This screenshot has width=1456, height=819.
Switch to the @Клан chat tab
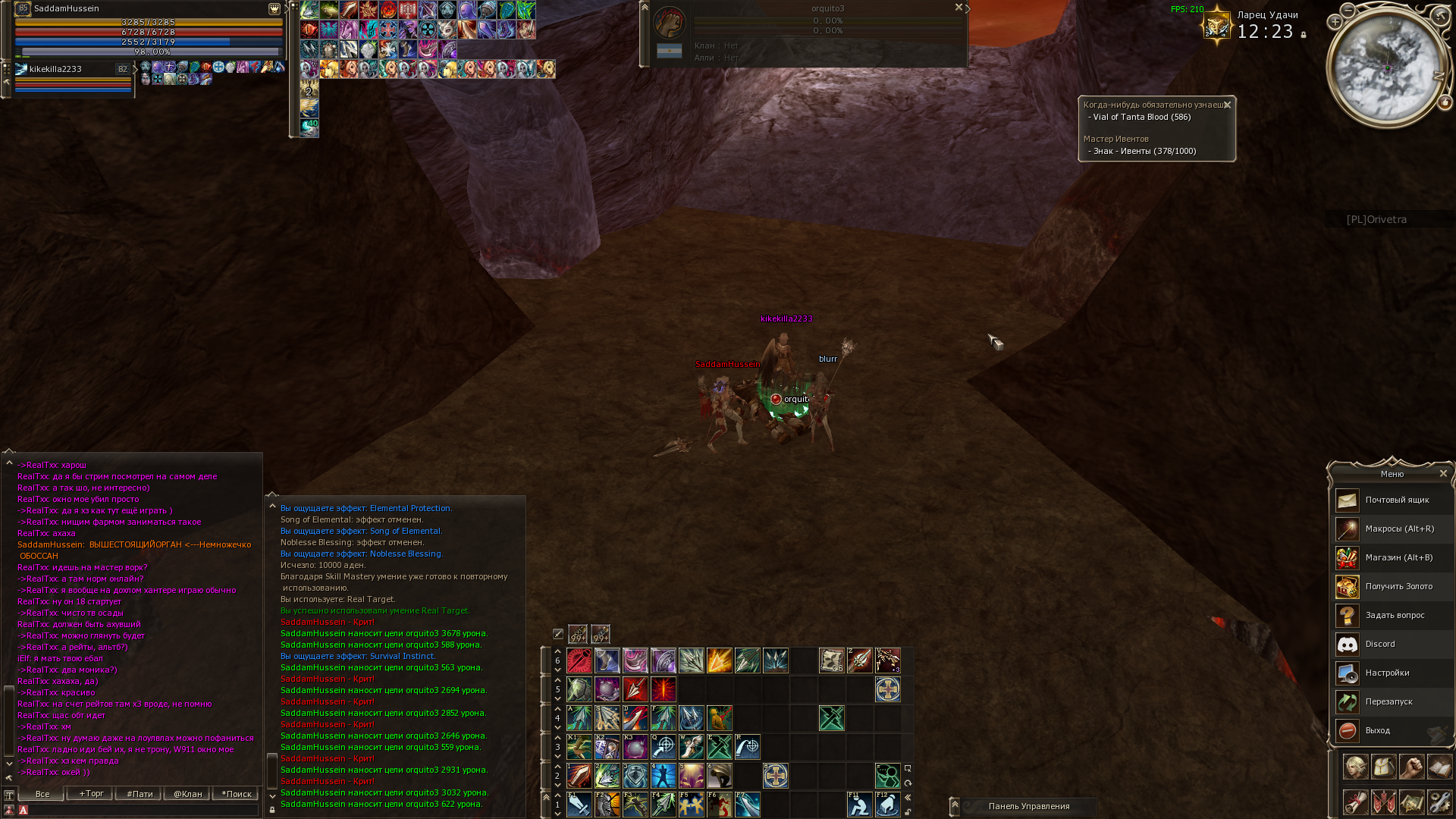click(187, 794)
